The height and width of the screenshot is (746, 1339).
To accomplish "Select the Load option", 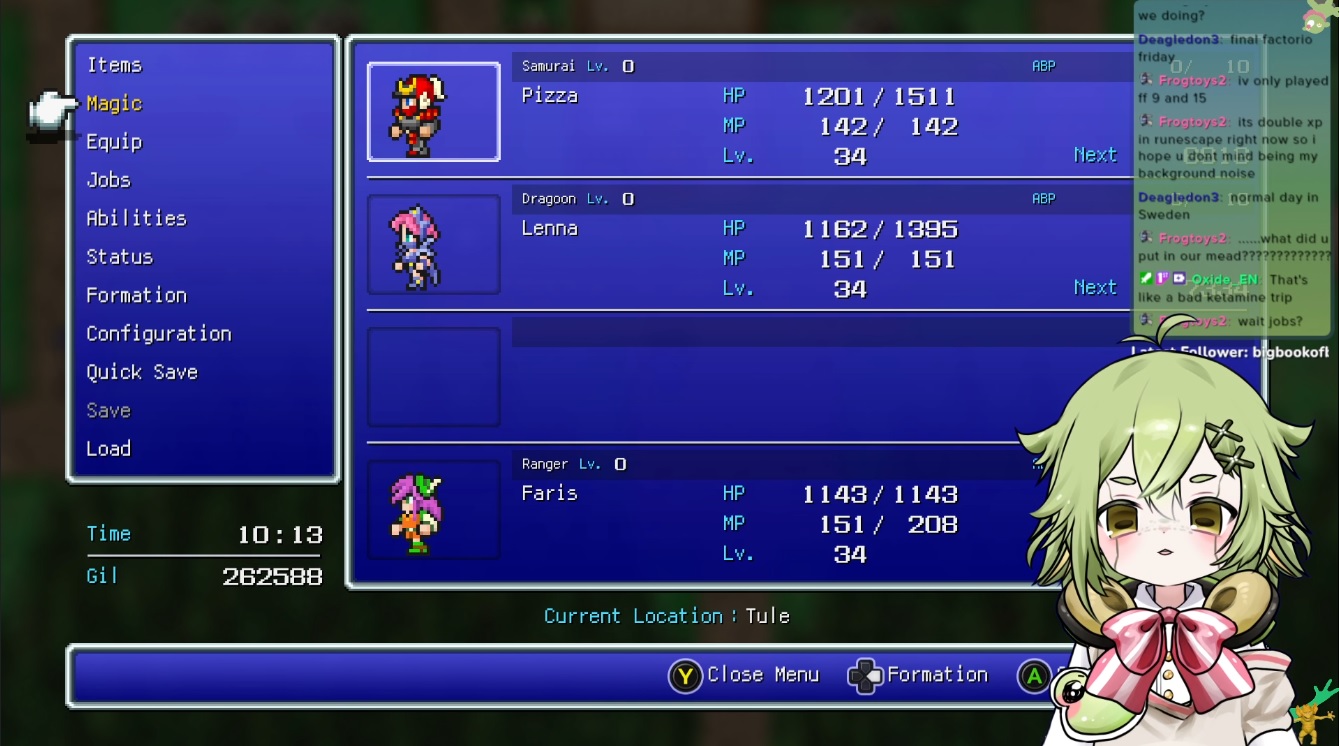I will (108, 449).
